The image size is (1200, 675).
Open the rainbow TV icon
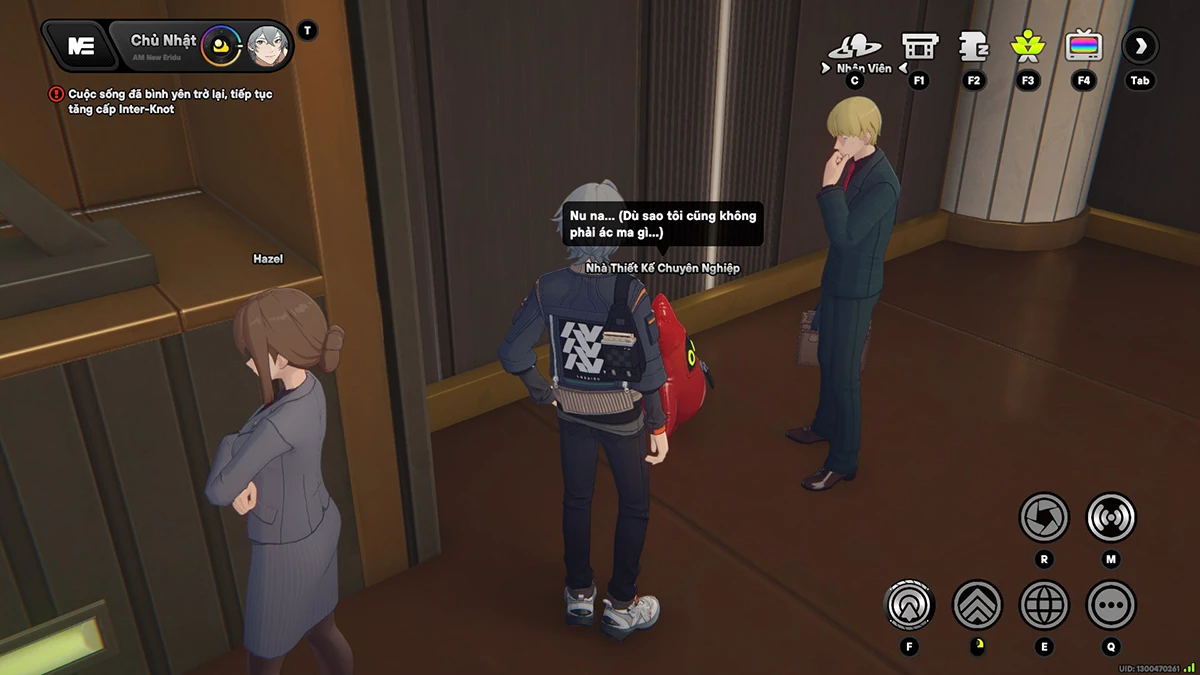tap(1083, 46)
